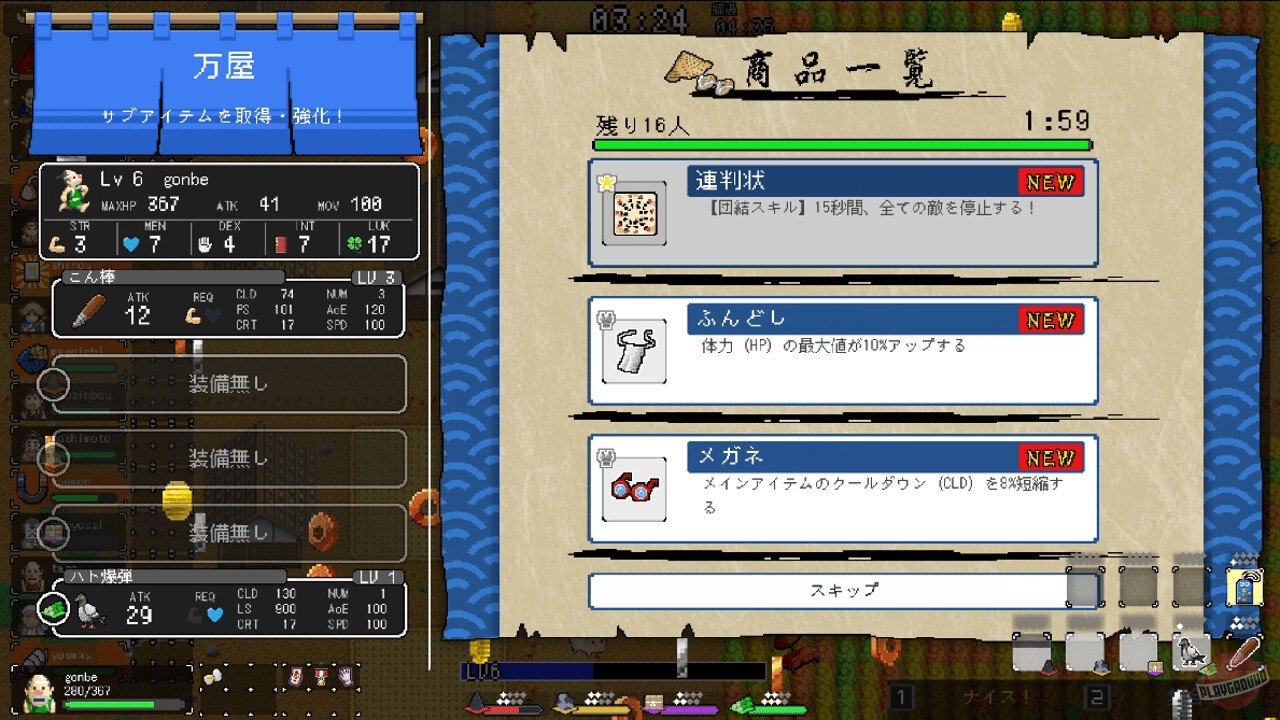
Task: Click the NEW badge on the メガネ card
Action: tap(1053, 457)
